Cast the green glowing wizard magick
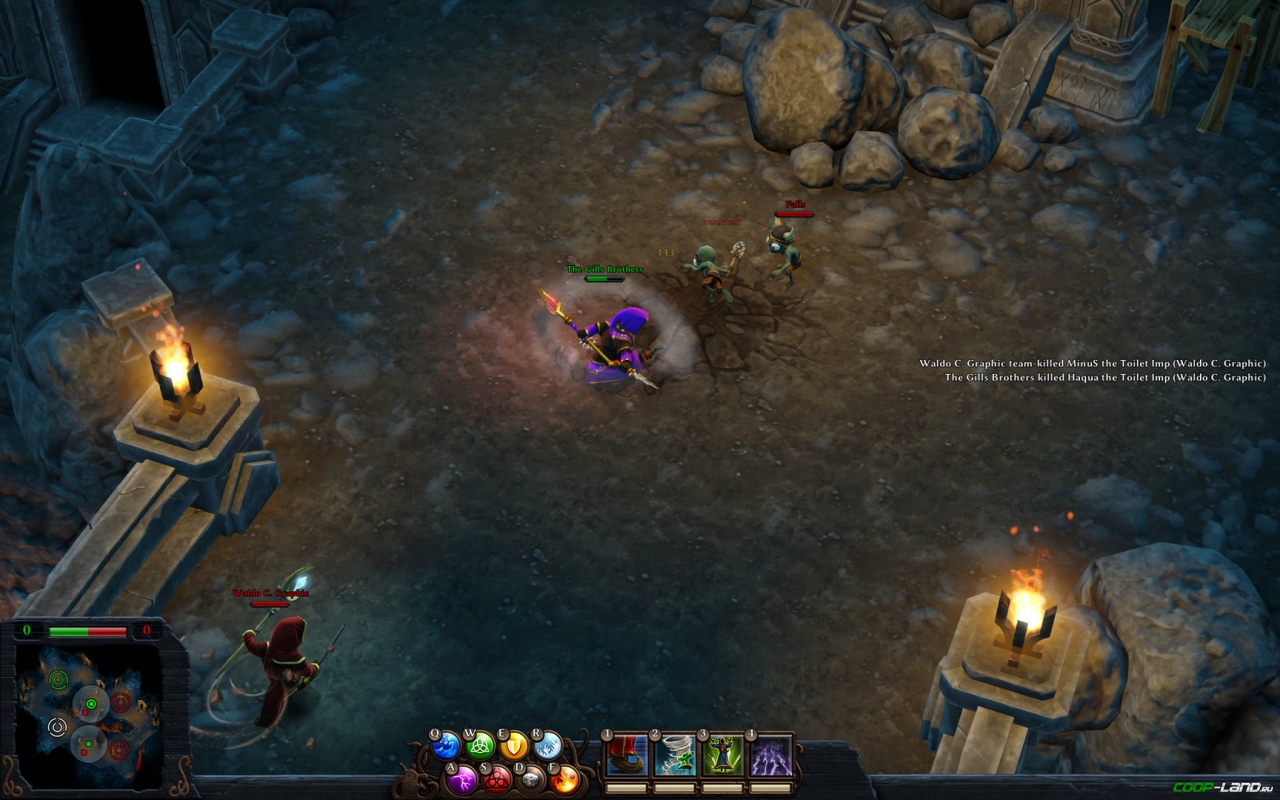The image size is (1280, 800). (x=722, y=756)
